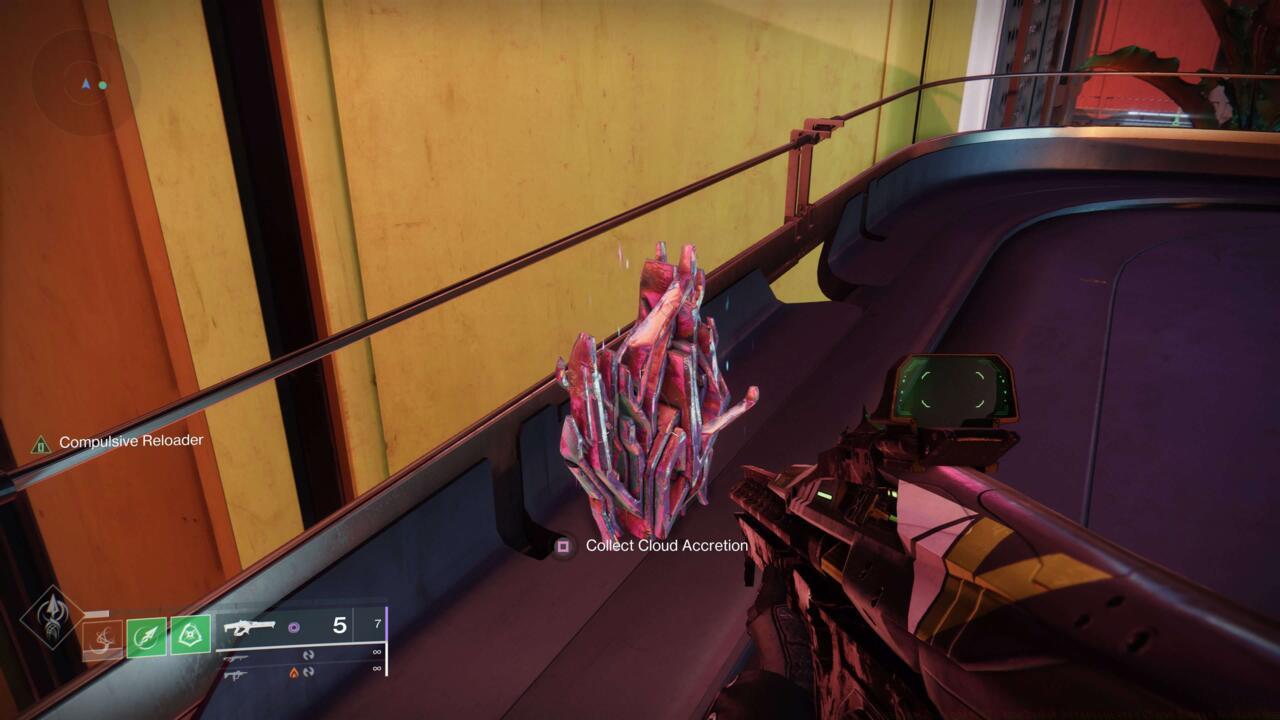Viewport: 1280px width, 720px height.
Task: Activate the diamond-shaped super ability icon
Action: coord(53,617)
